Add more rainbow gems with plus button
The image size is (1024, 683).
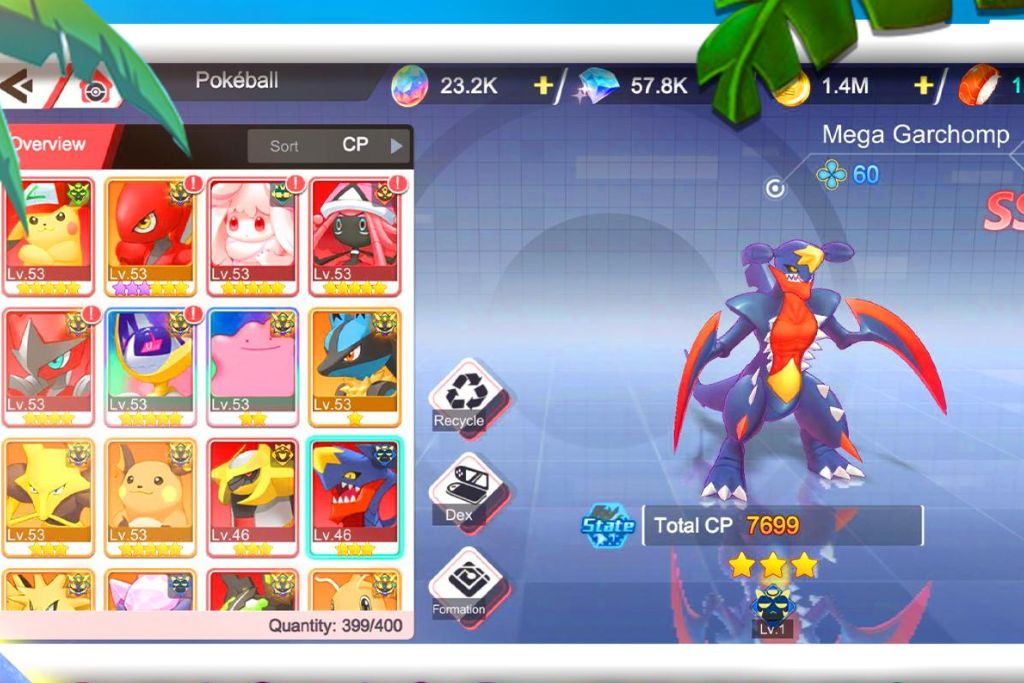[x=543, y=86]
